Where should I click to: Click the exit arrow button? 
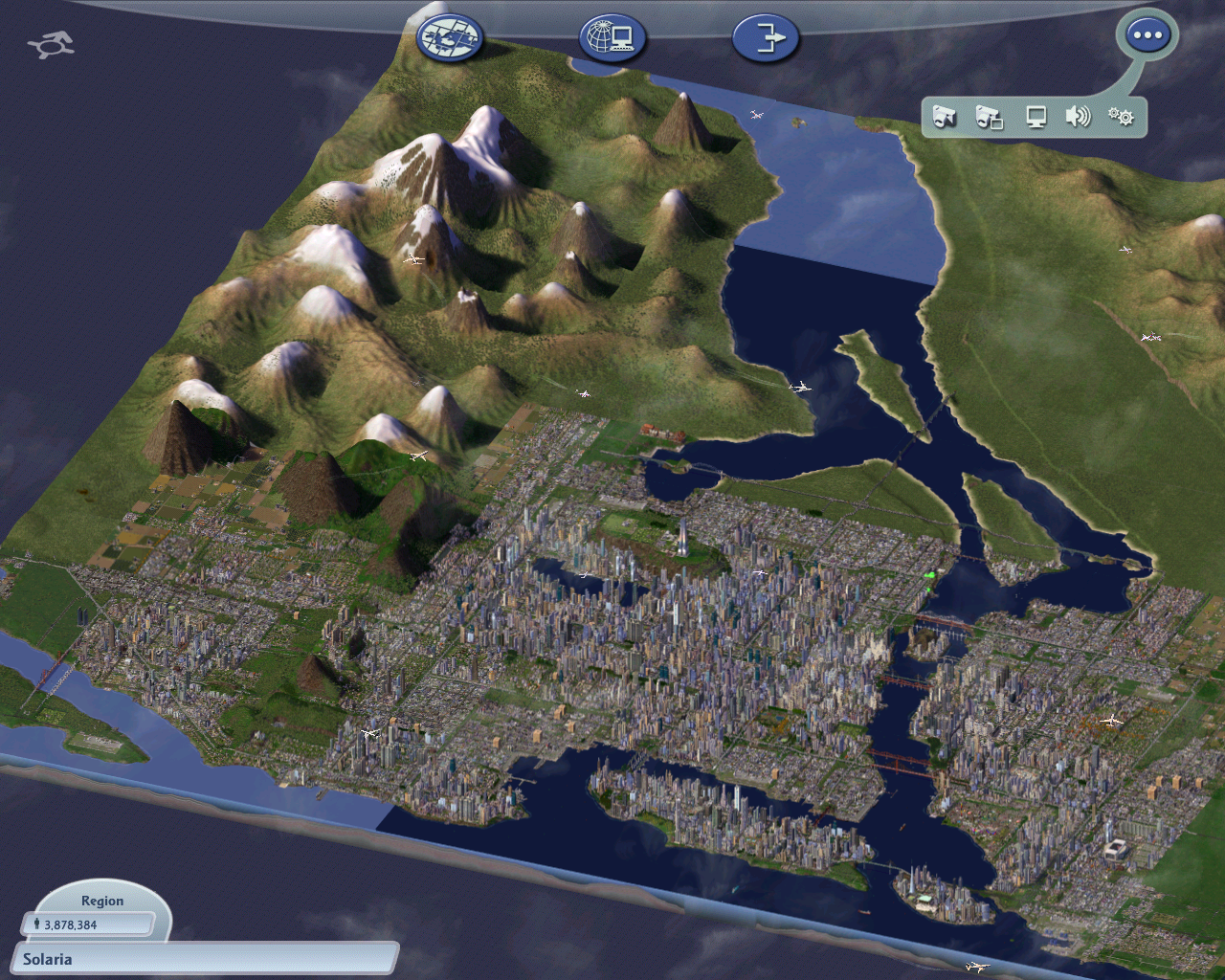(x=766, y=38)
